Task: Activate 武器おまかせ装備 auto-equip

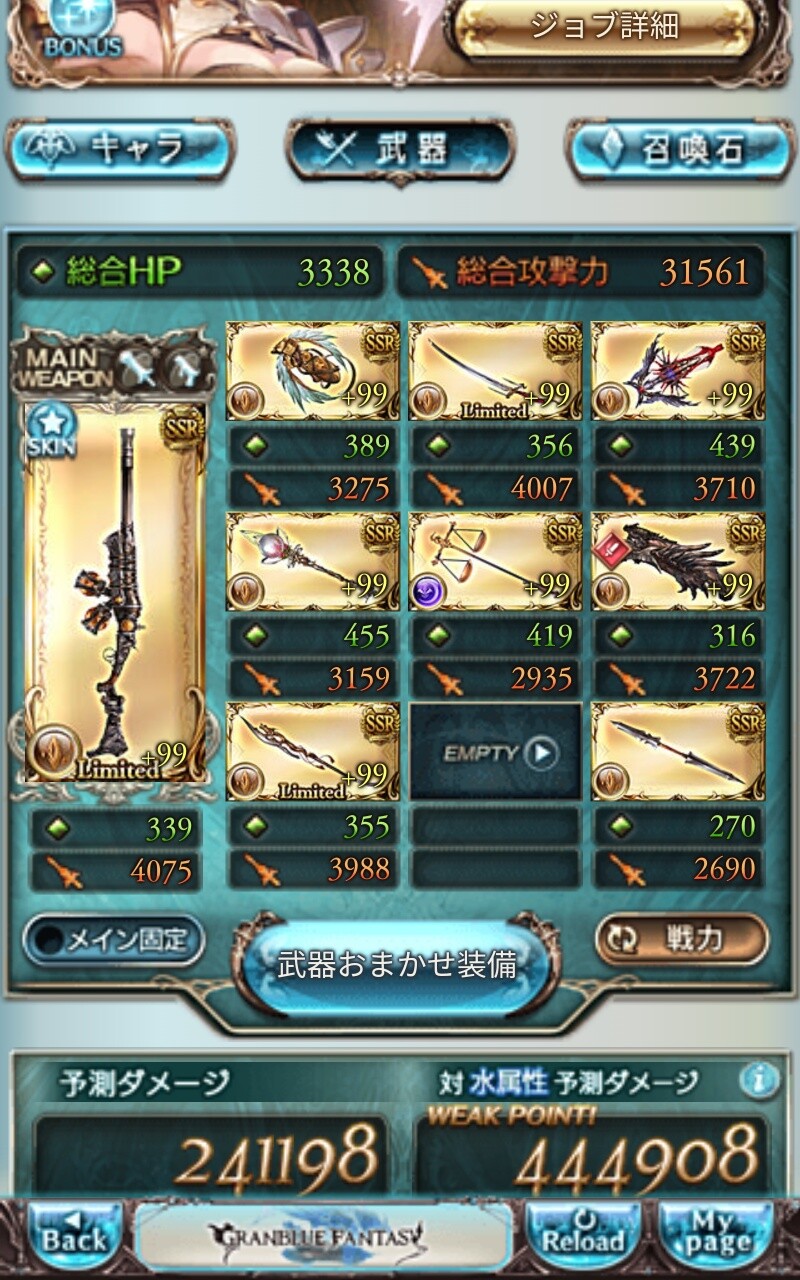Action: tap(397, 965)
